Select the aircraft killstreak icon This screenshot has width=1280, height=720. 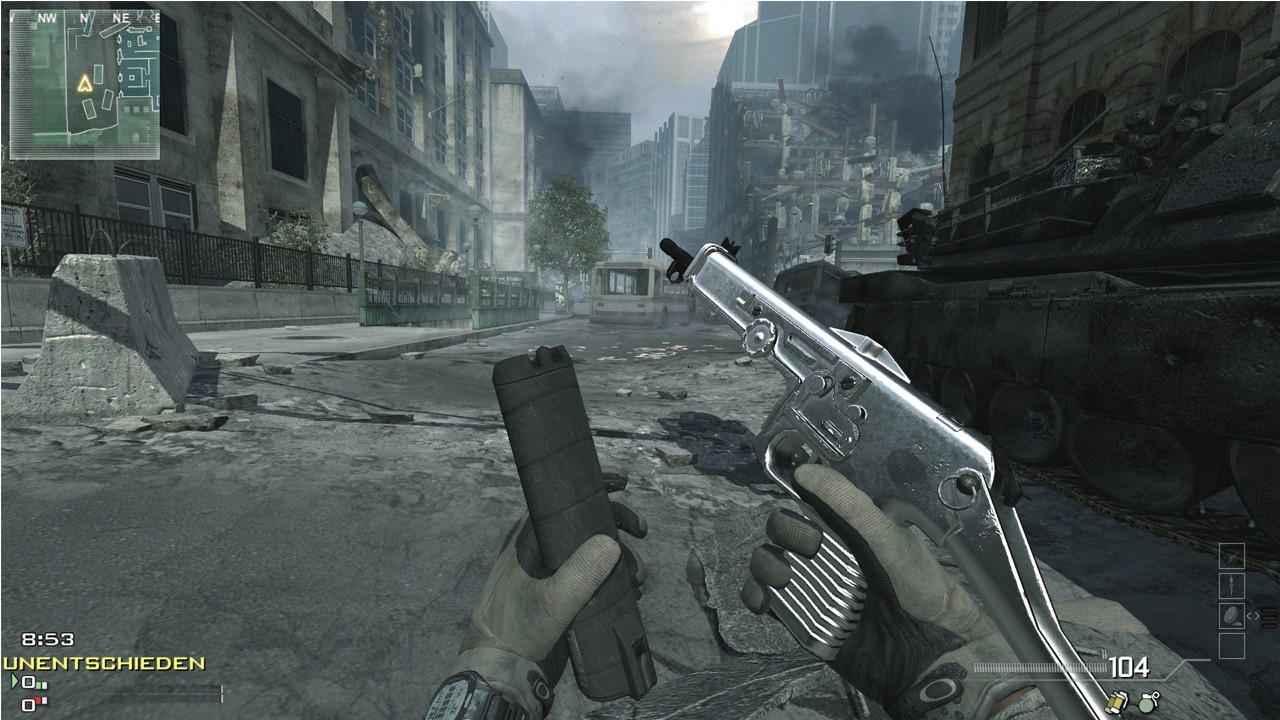(x=1232, y=555)
